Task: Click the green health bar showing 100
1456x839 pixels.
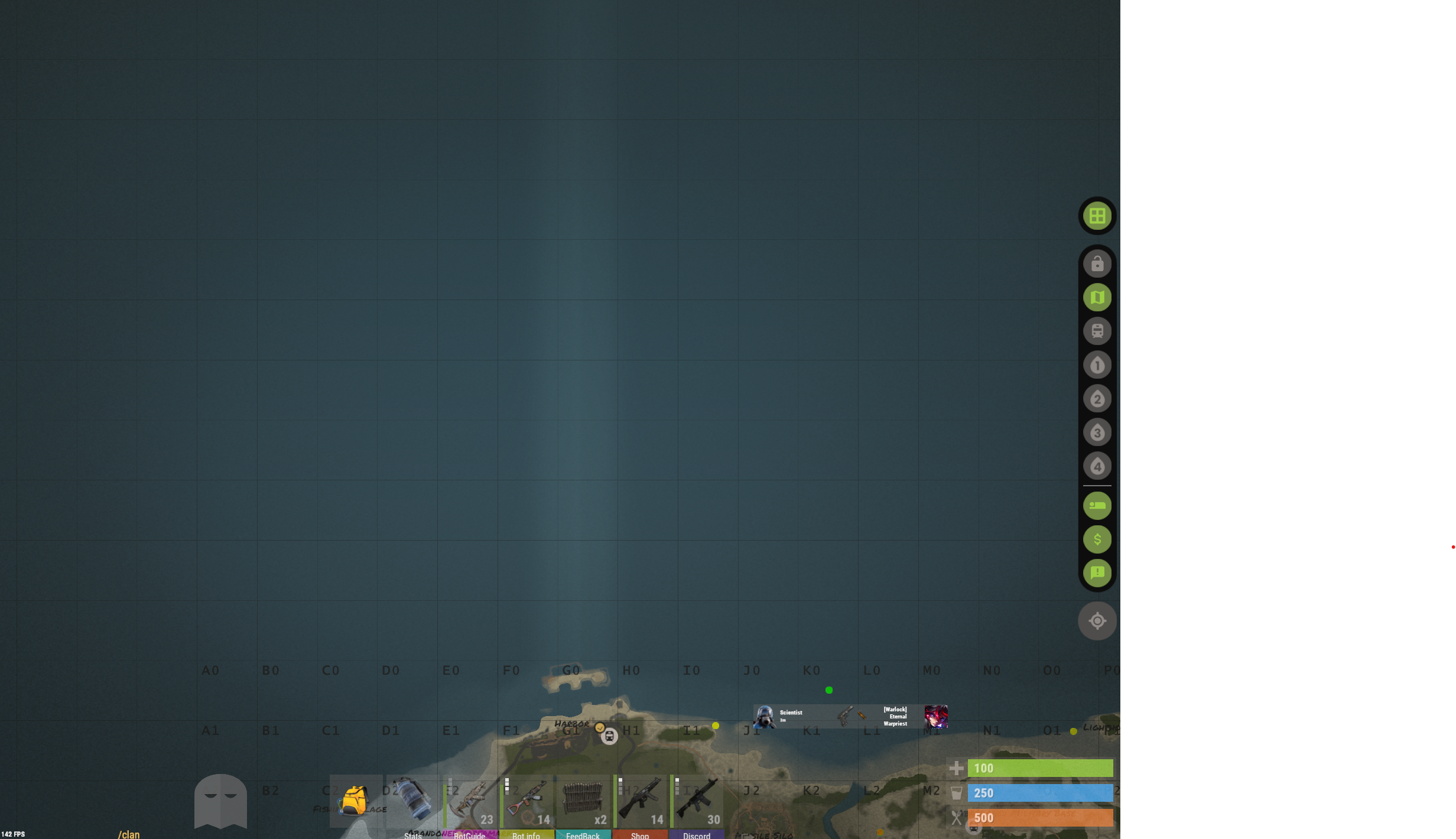Action: pyautogui.click(x=1040, y=768)
